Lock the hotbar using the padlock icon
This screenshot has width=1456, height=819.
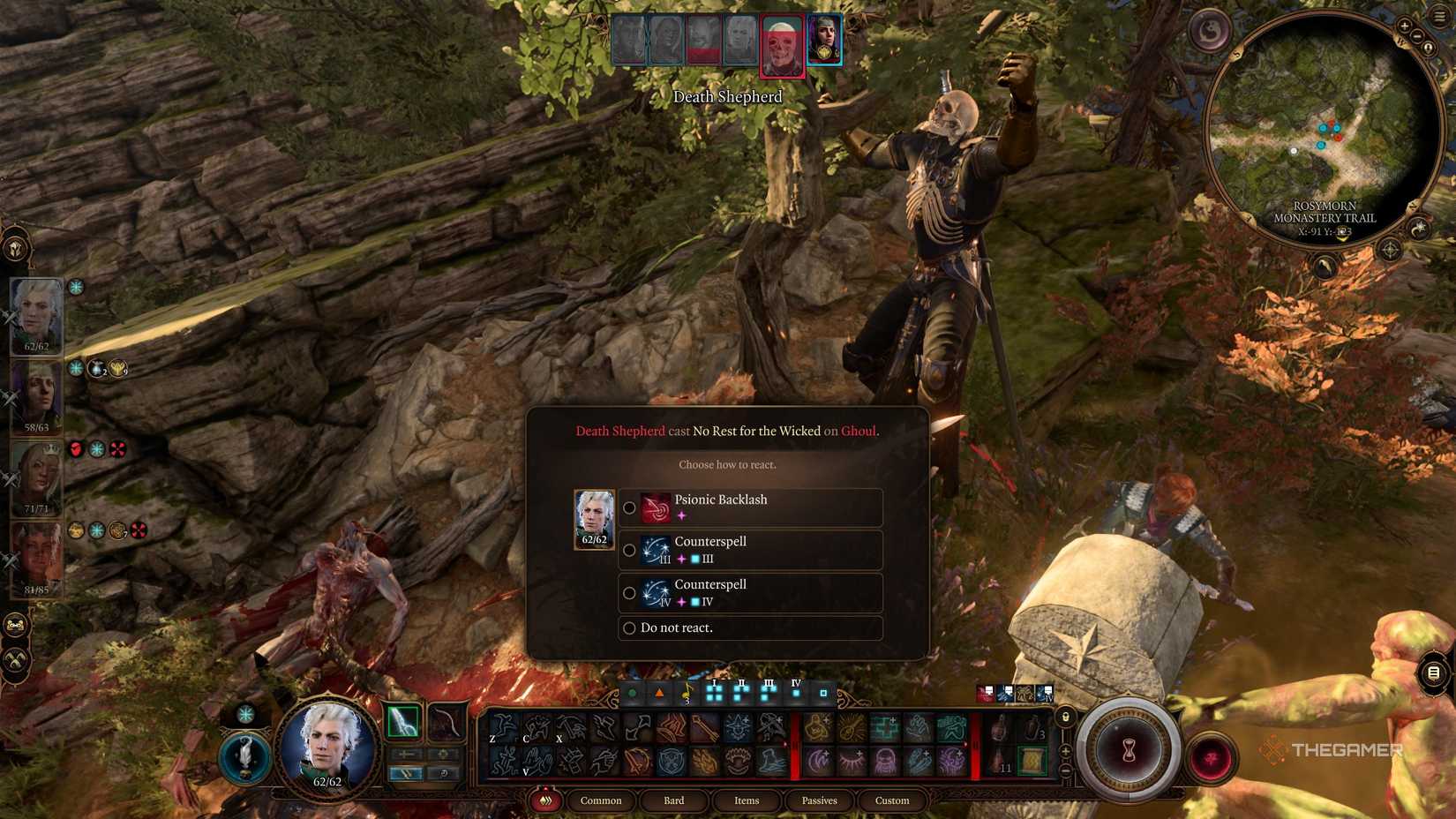coord(1066,718)
